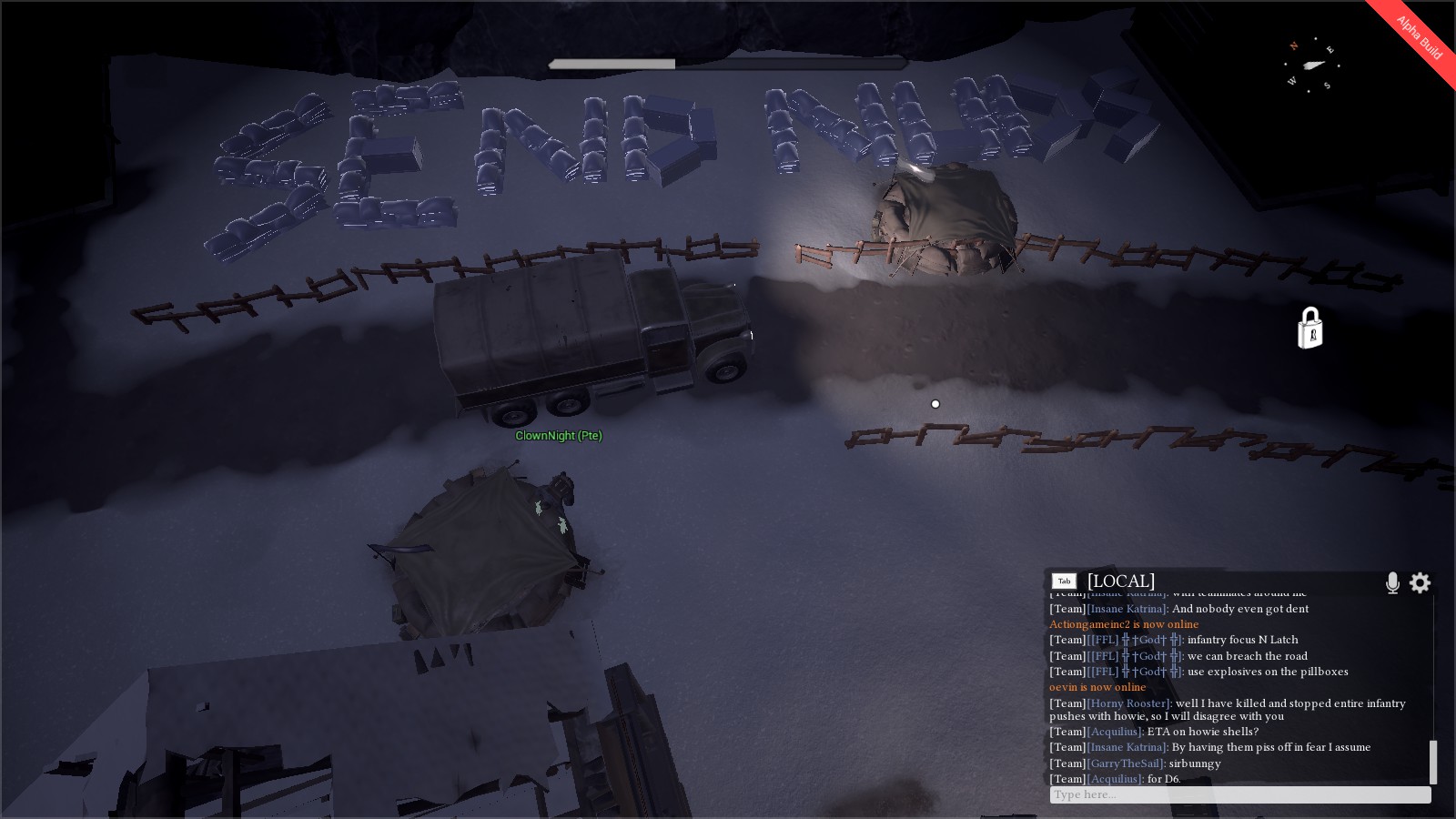This screenshot has height=819, width=1456.
Task: Click the Insane Katrina player name in chat
Action: pyautogui.click(x=1126, y=609)
